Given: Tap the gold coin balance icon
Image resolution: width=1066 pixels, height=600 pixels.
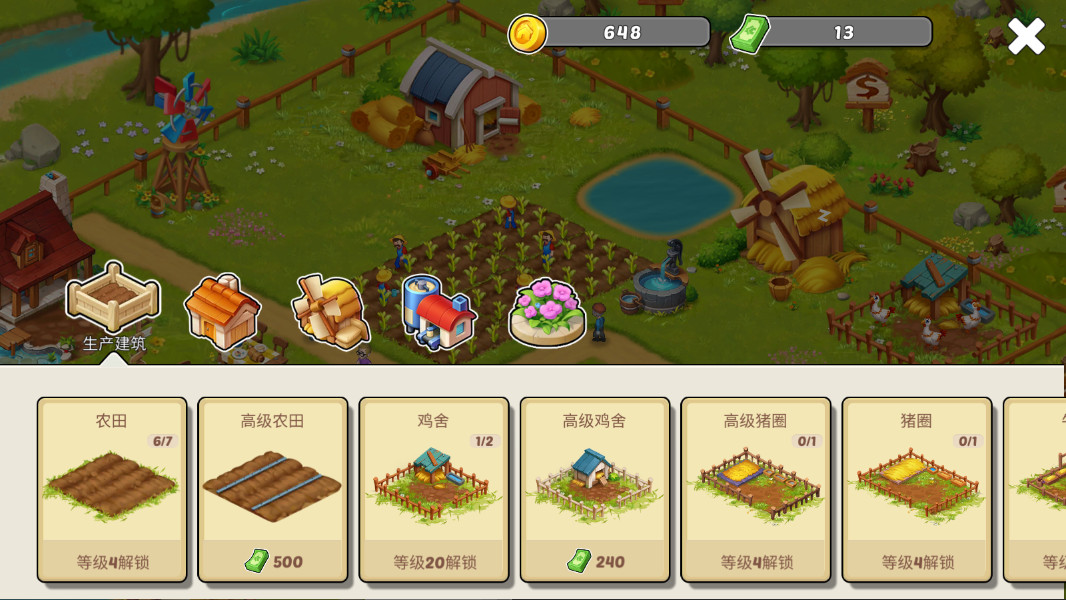Looking at the screenshot, I should (x=528, y=33).
